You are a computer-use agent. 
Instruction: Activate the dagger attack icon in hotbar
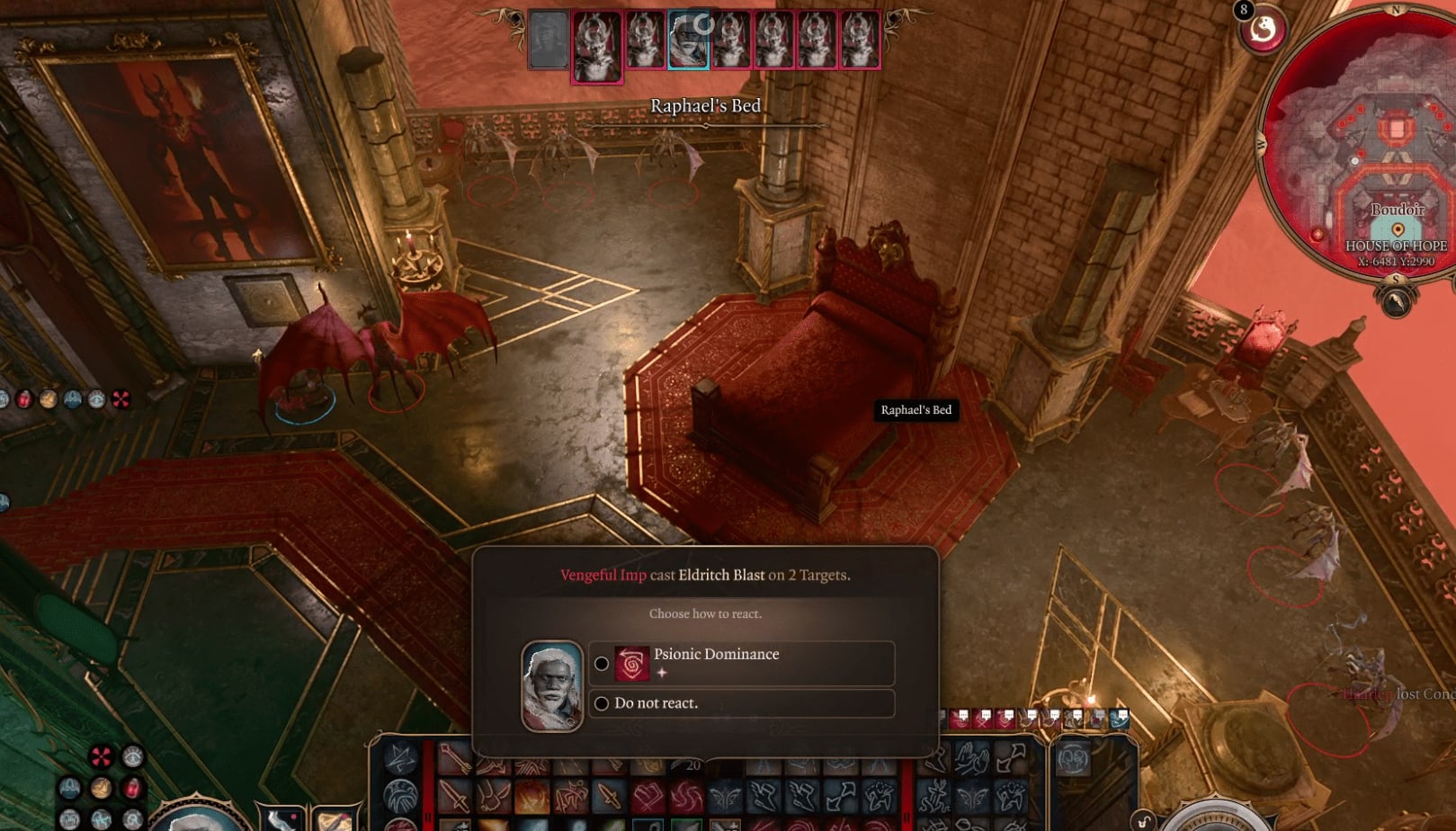[x=609, y=796]
